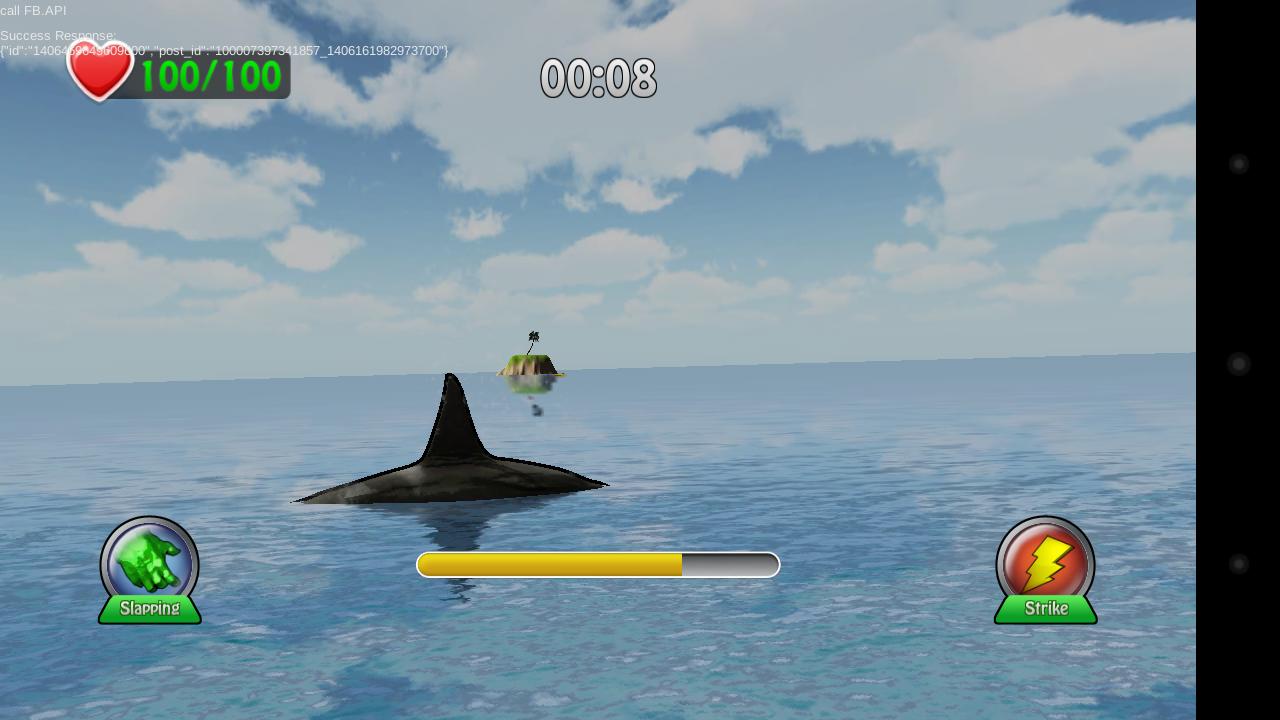The height and width of the screenshot is (720, 1280).
Task: Activate the Slapping ability button
Action: click(x=149, y=567)
